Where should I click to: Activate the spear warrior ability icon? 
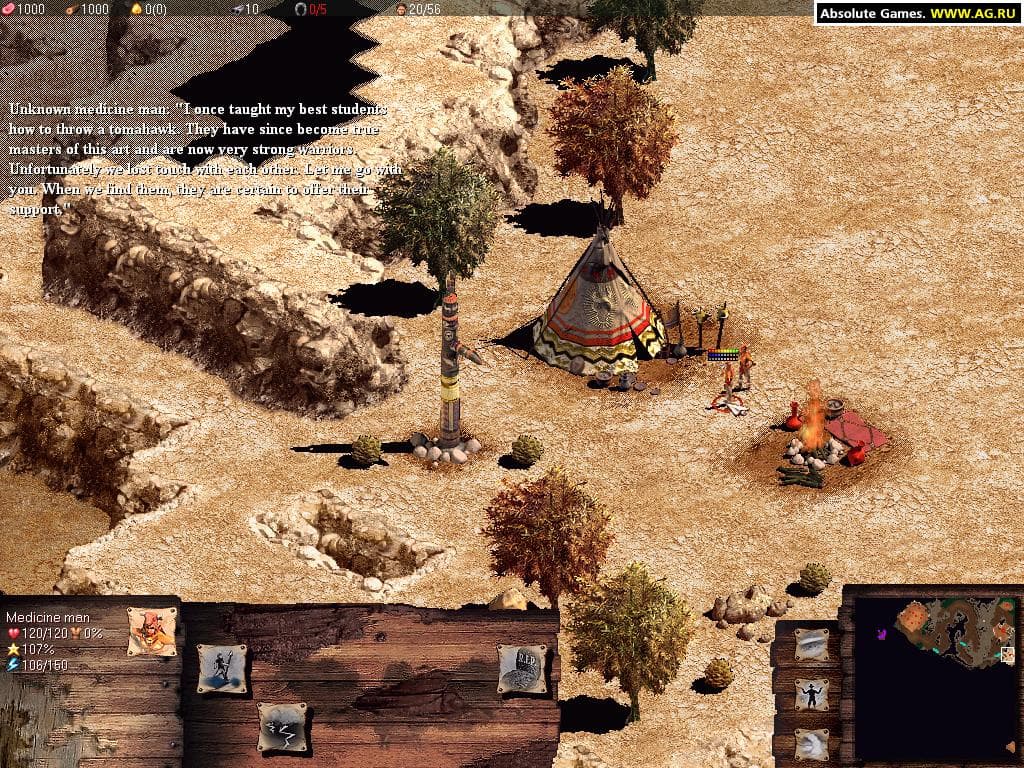[x=221, y=668]
